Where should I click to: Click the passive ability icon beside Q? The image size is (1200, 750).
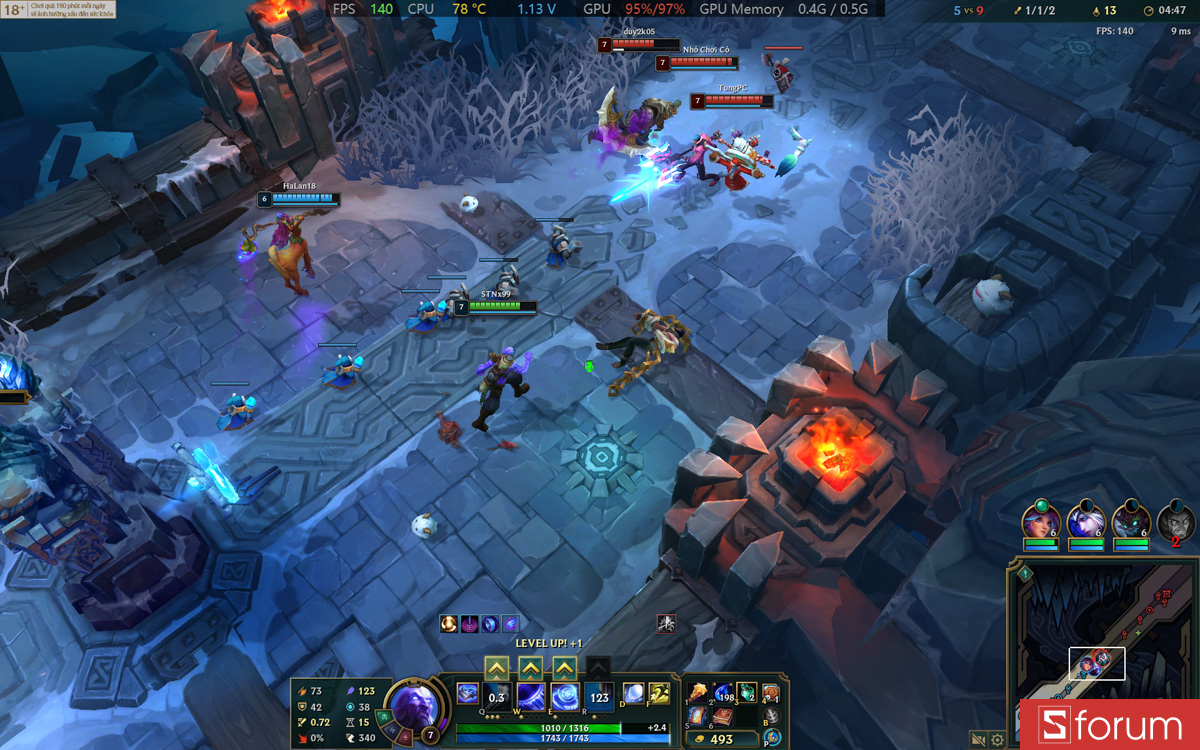pos(467,693)
